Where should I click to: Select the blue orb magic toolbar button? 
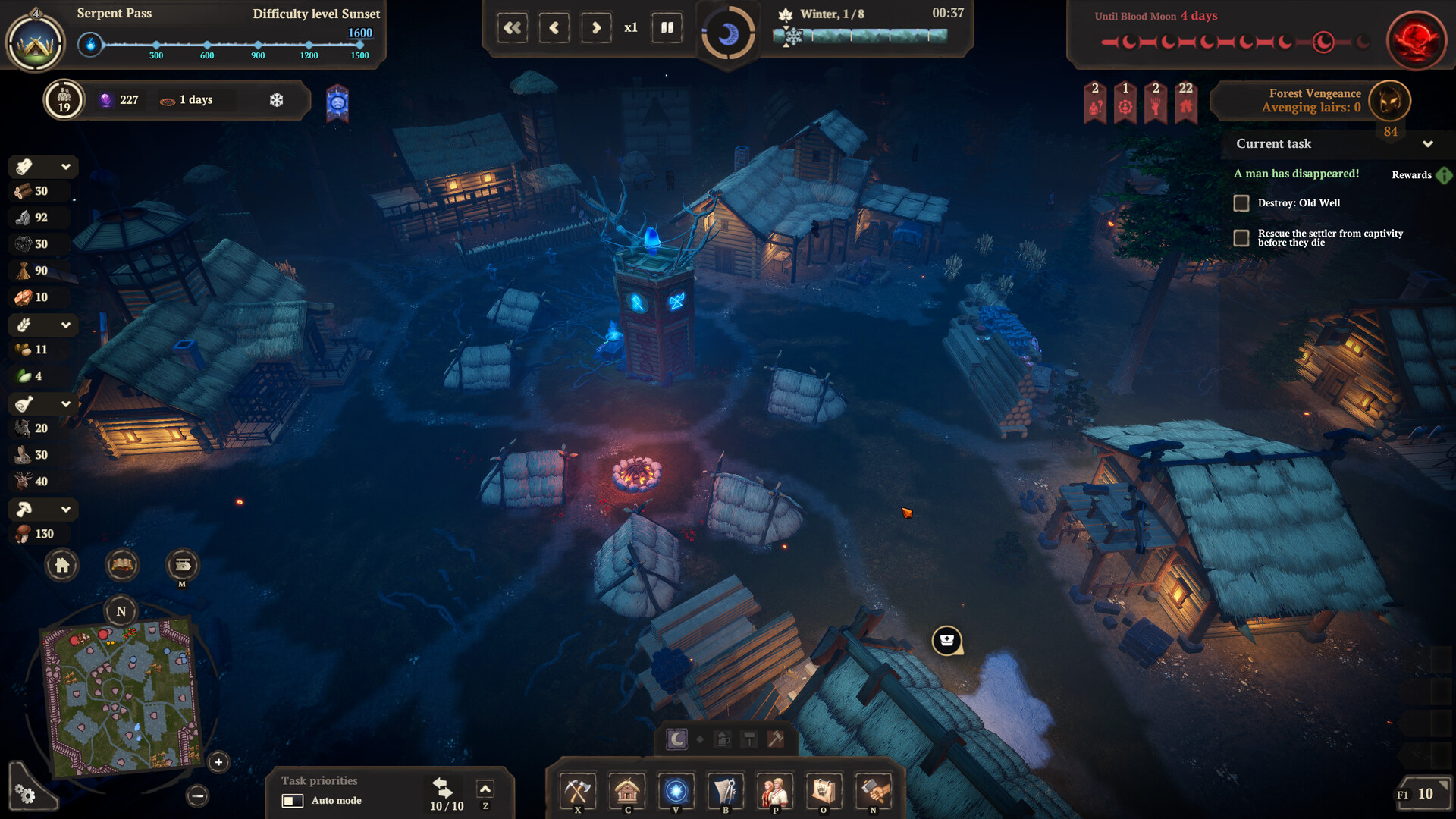[x=676, y=792]
